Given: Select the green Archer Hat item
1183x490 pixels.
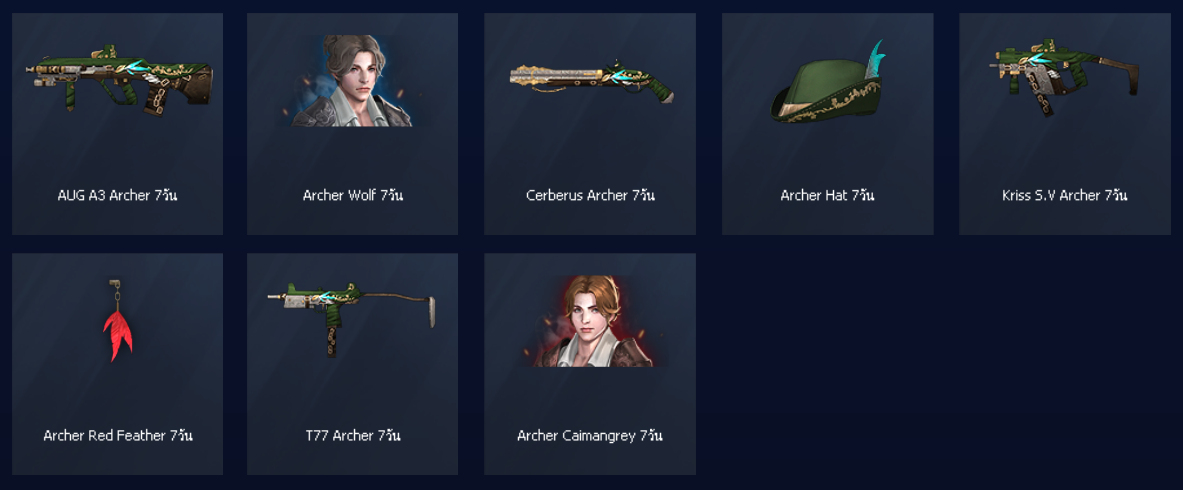Looking at the screenshot, I should pyautogui.click(x=827, y=124).
